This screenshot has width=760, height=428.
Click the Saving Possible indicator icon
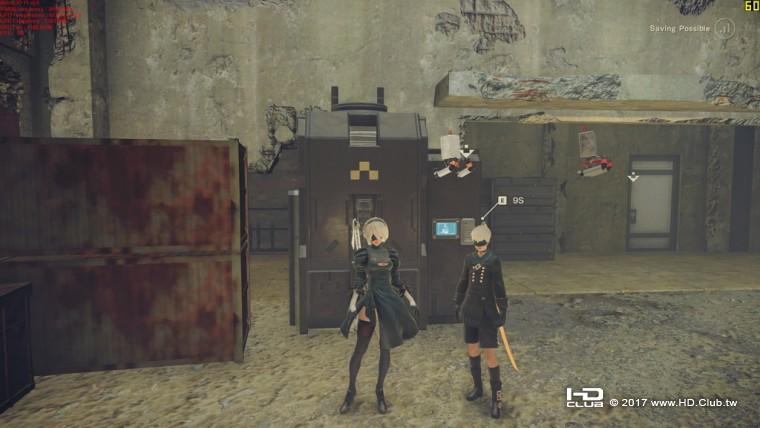[724, 28]
